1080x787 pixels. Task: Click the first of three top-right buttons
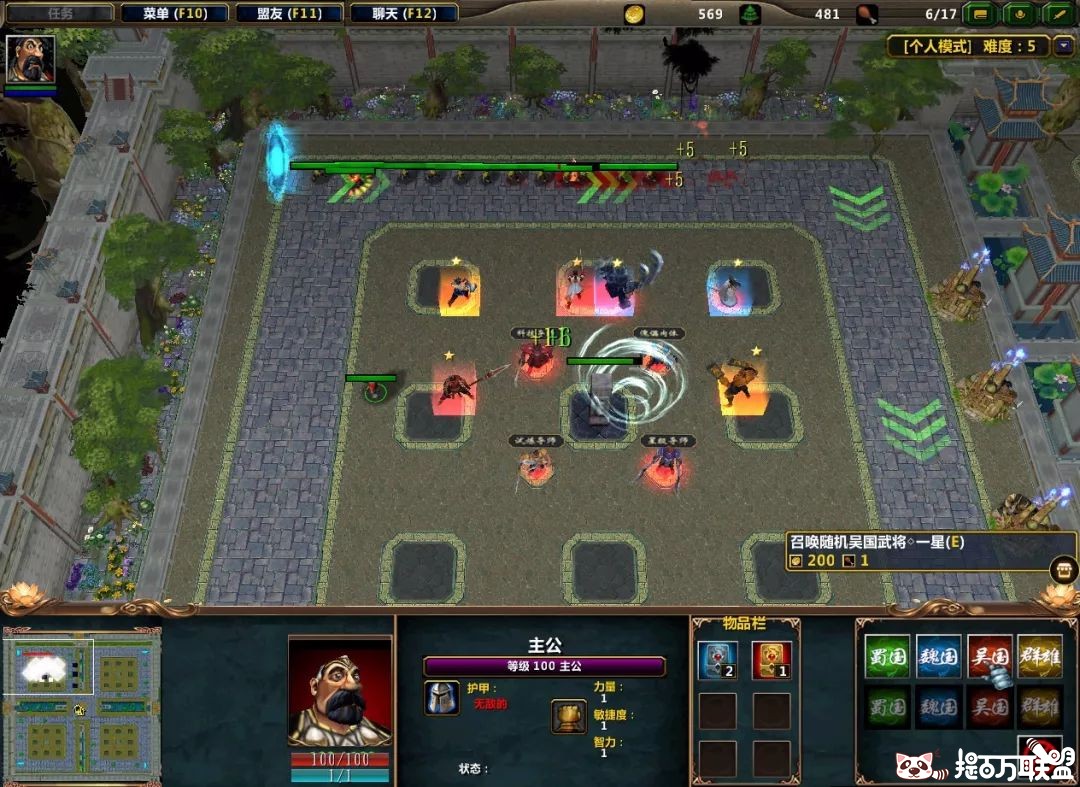click(x=981, y=14)
